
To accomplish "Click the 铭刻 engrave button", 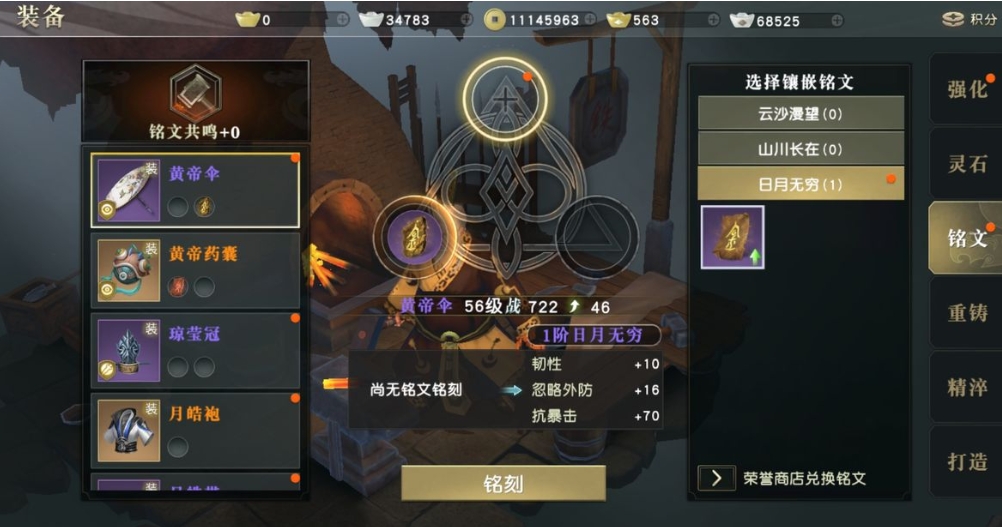I will 503,483.
